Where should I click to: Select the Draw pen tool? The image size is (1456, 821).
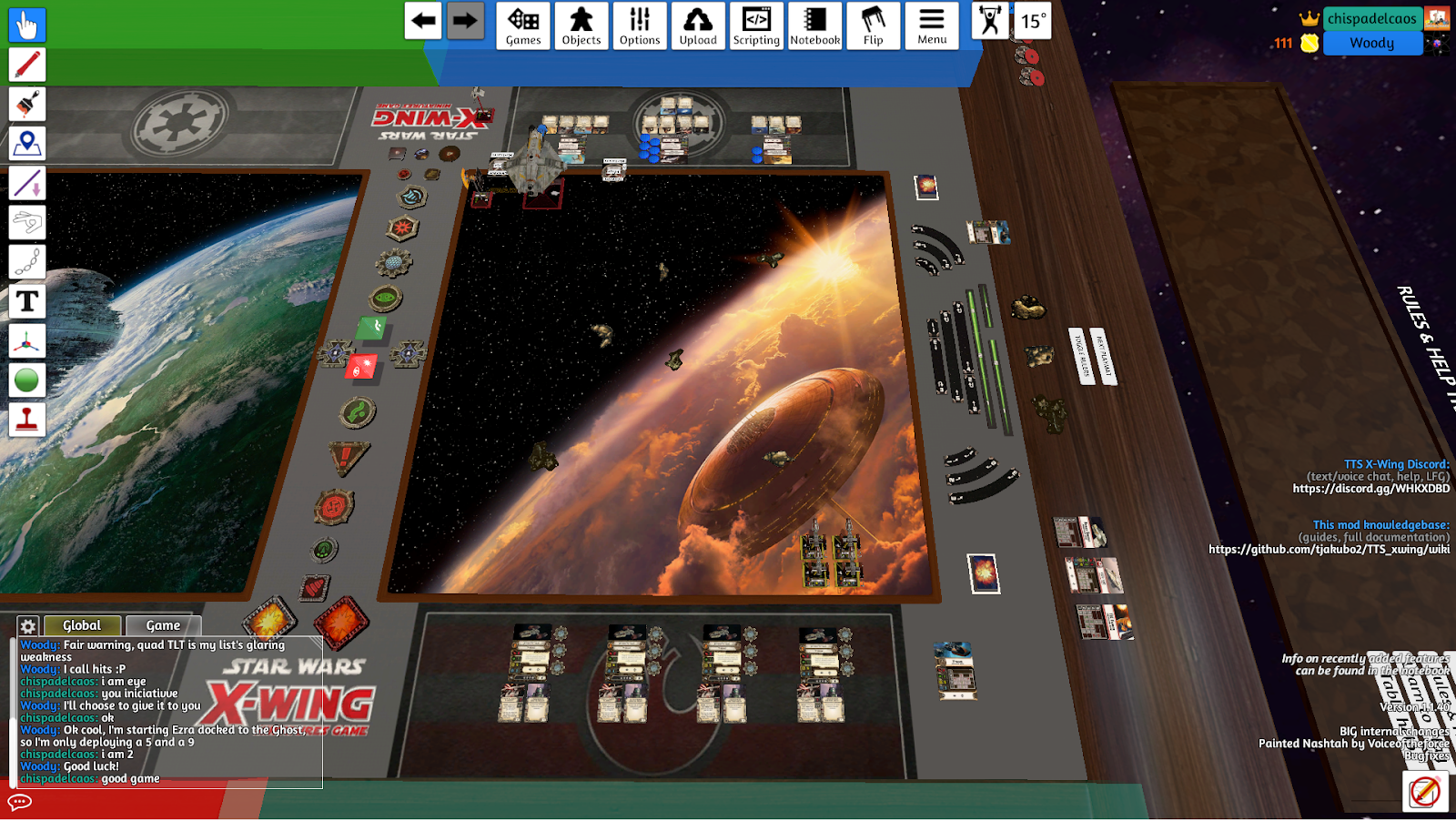pyautogui.click(x=26, y=65)
